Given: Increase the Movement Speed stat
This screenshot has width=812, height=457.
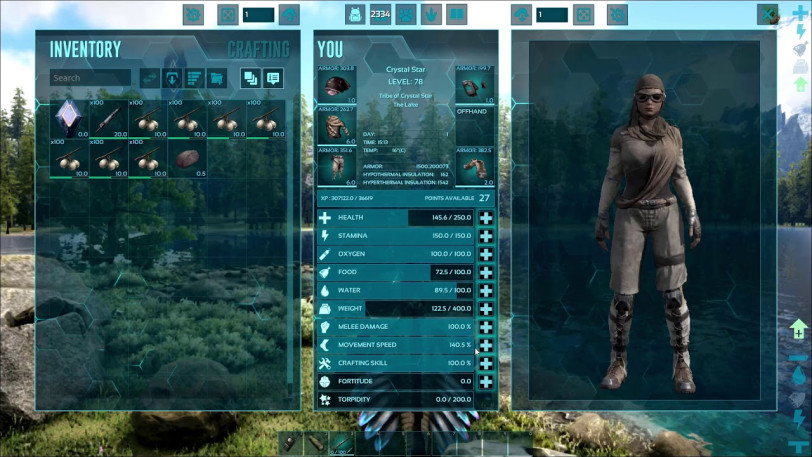Looking at the screenshot, I should pos(486,345).
